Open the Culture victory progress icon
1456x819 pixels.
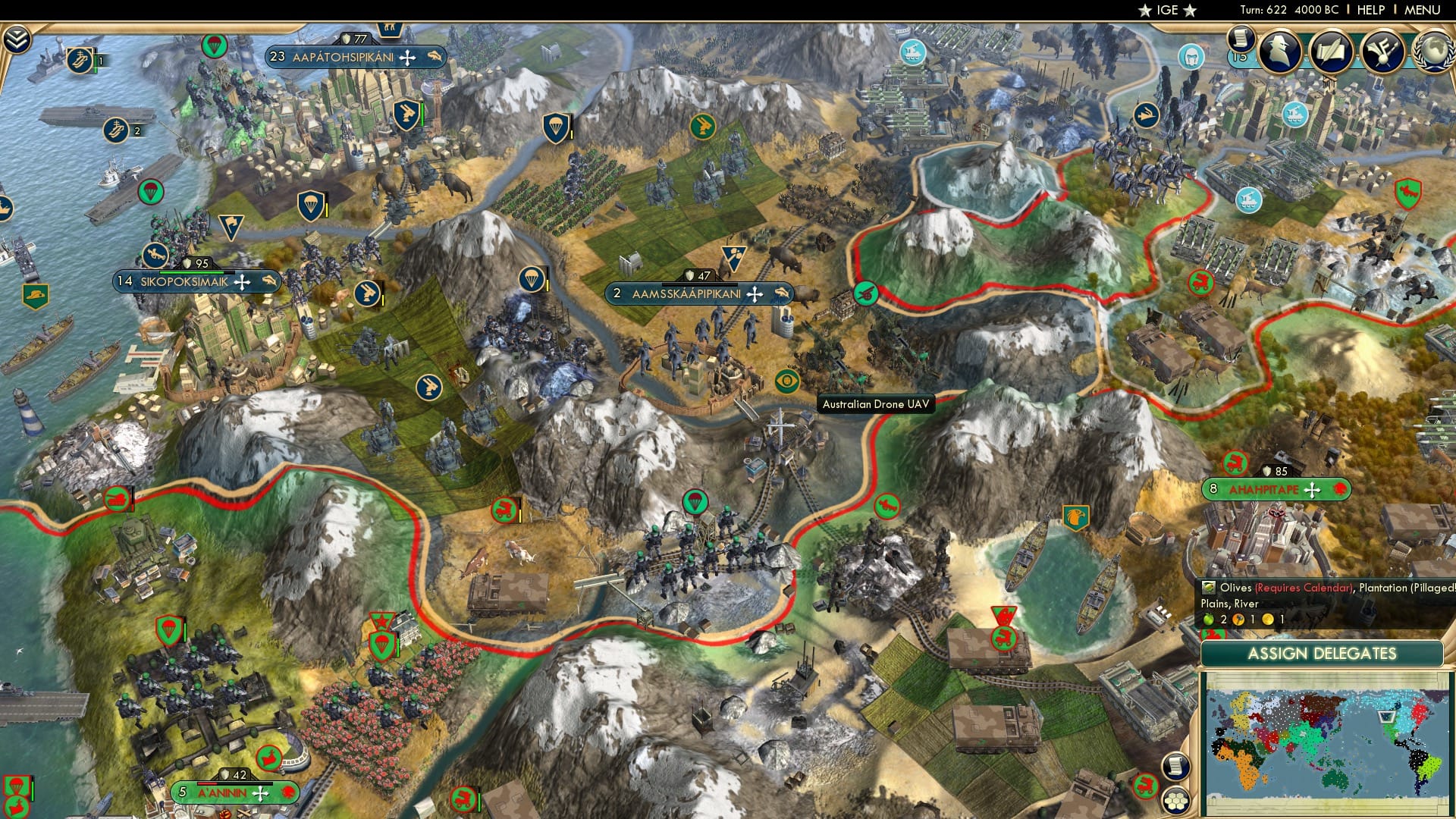[1382, 51]
